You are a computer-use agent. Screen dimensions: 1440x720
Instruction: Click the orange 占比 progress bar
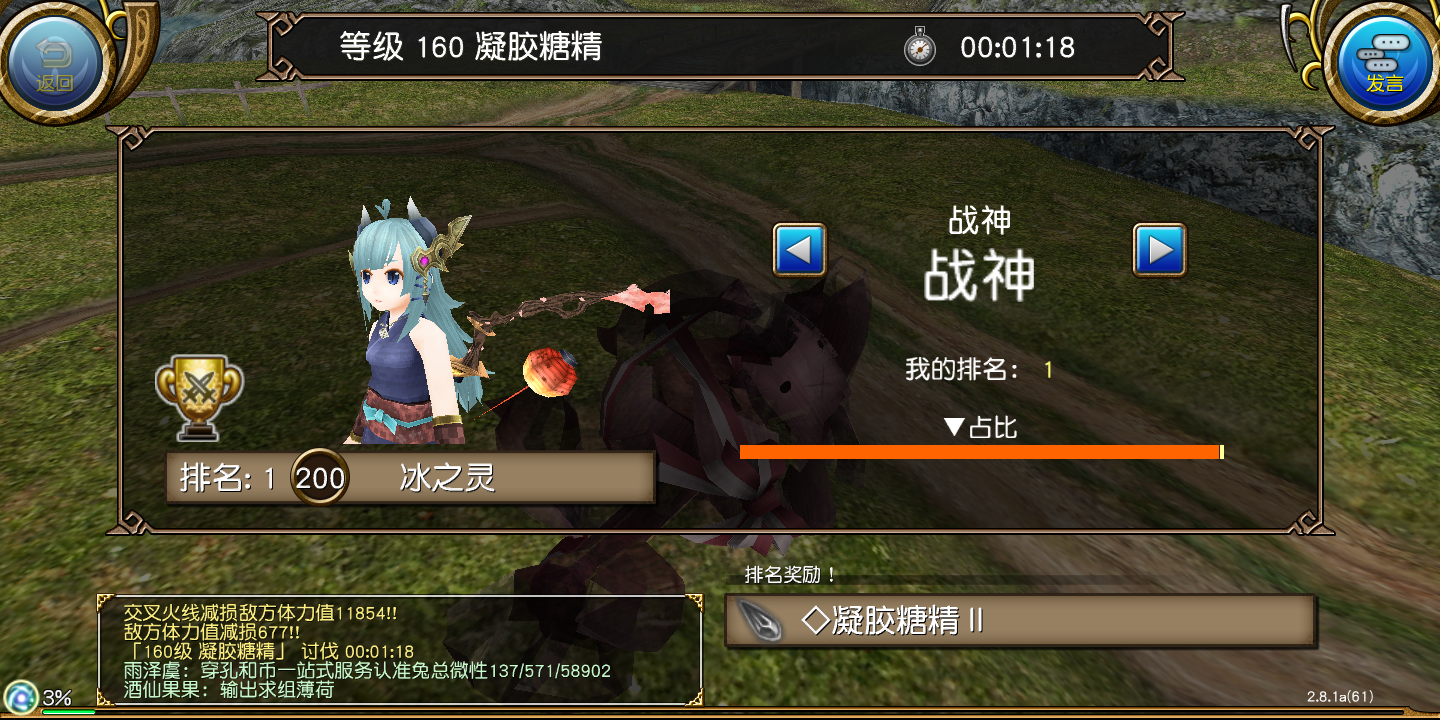(980, 452)
